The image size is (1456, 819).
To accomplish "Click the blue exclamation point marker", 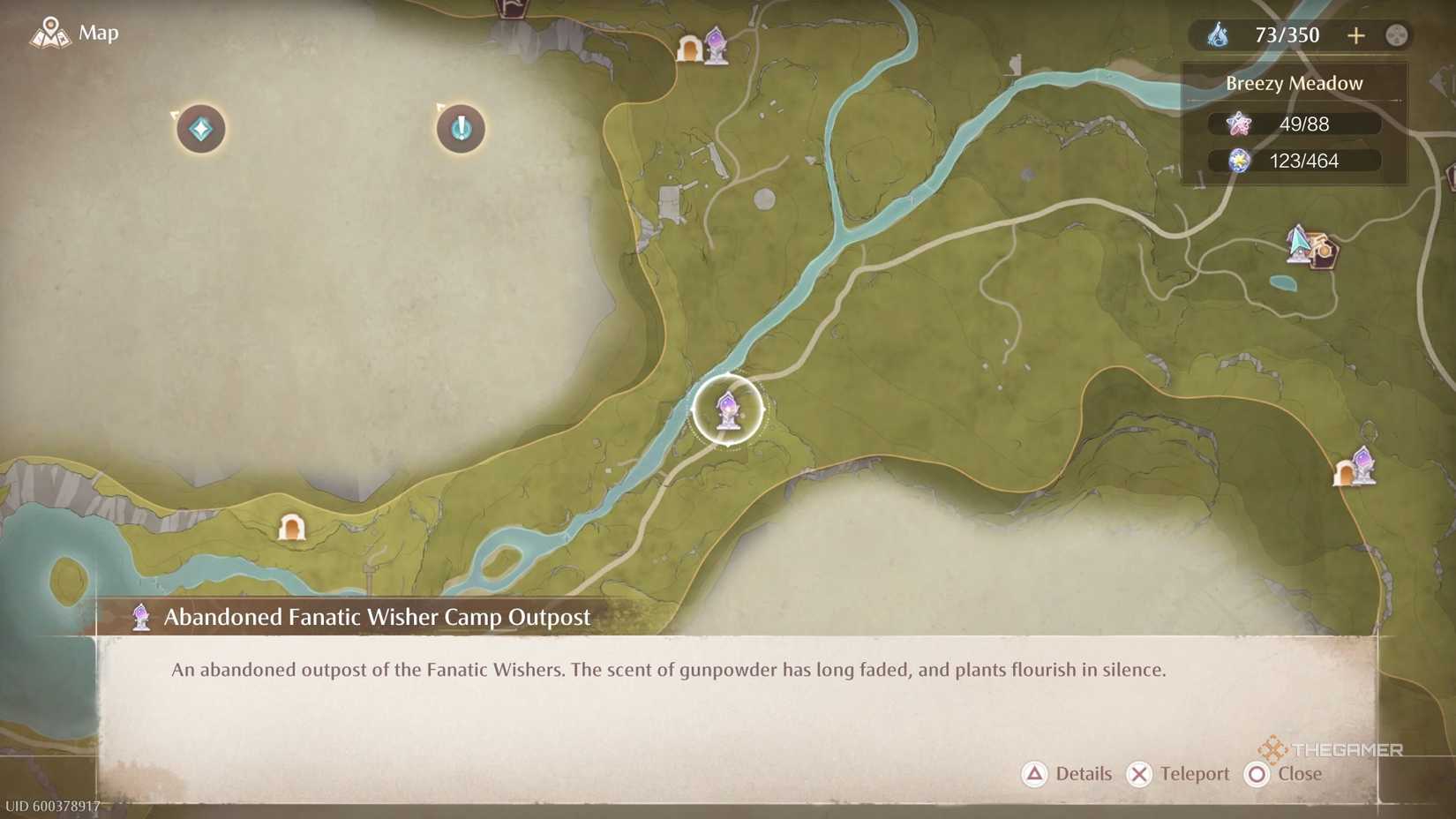I will (459, 128).
